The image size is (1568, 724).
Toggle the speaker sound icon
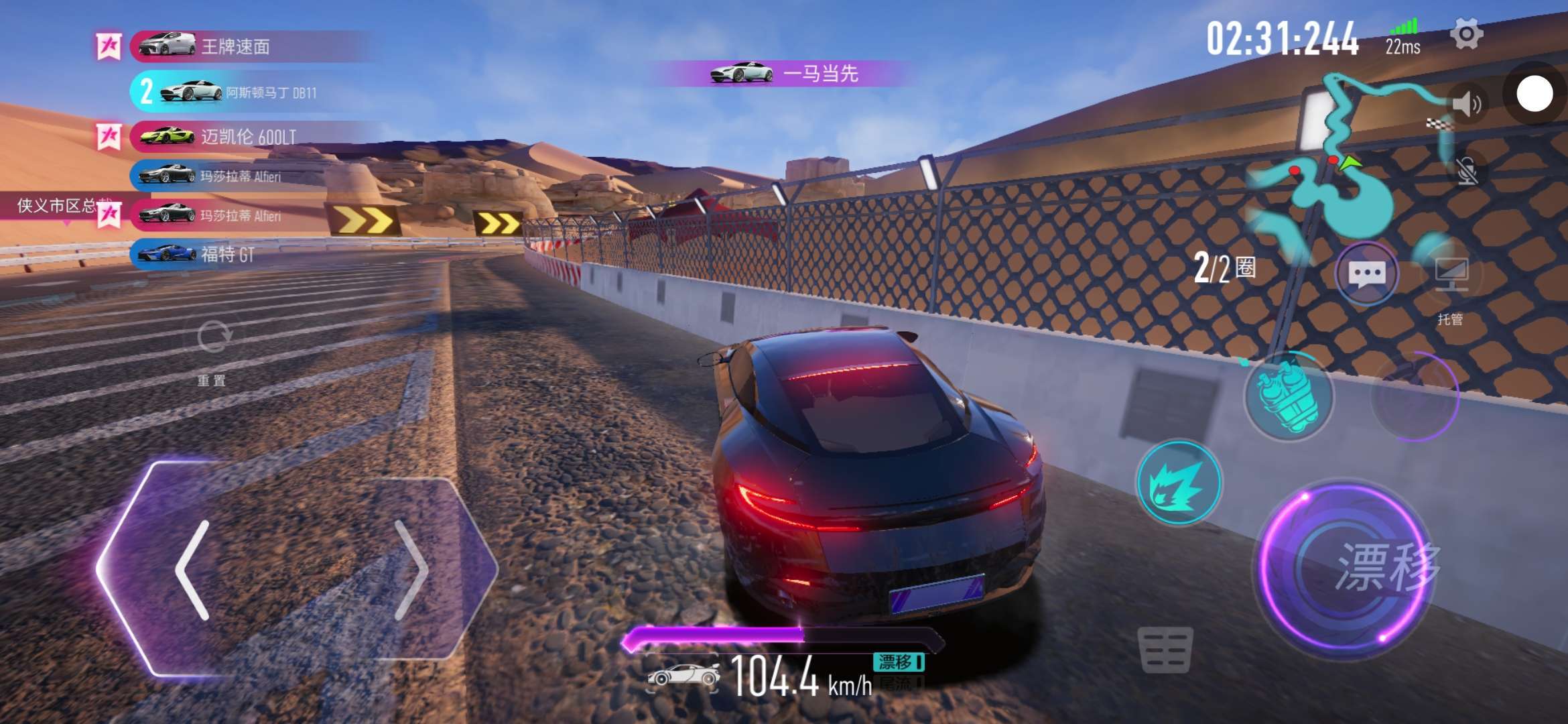1466,105
